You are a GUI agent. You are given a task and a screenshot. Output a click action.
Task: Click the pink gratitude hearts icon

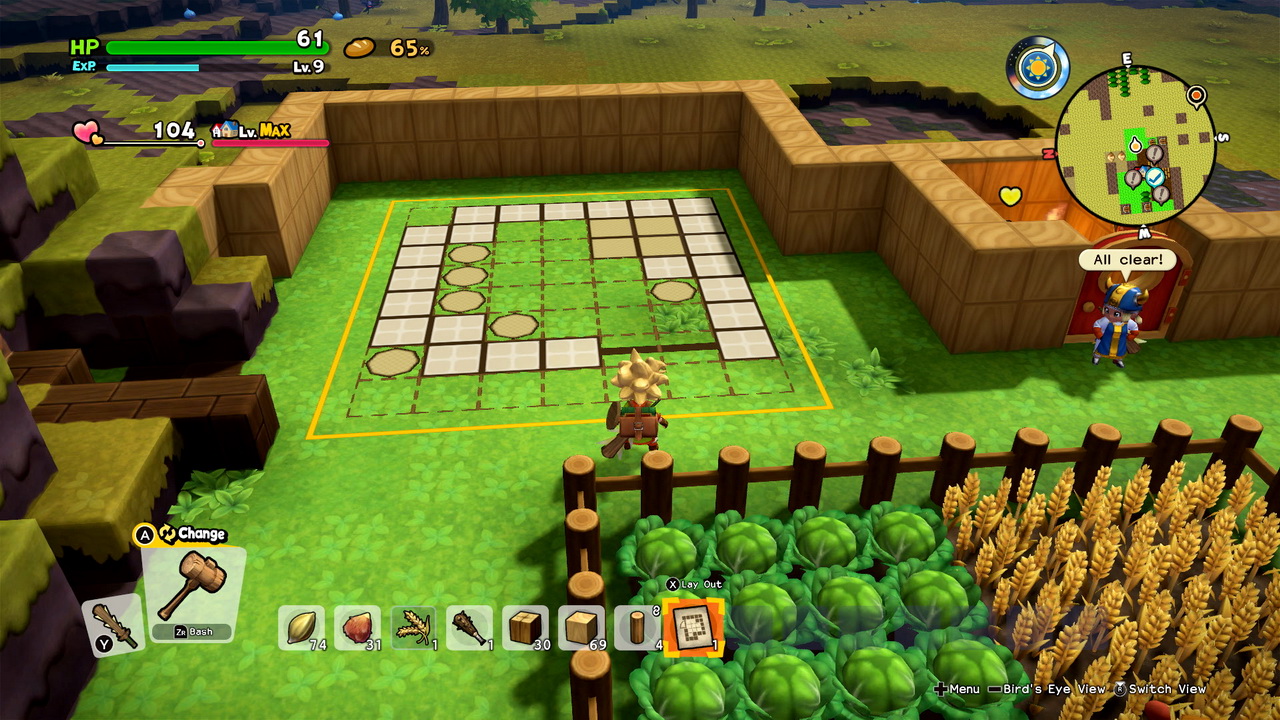[88, 131]
